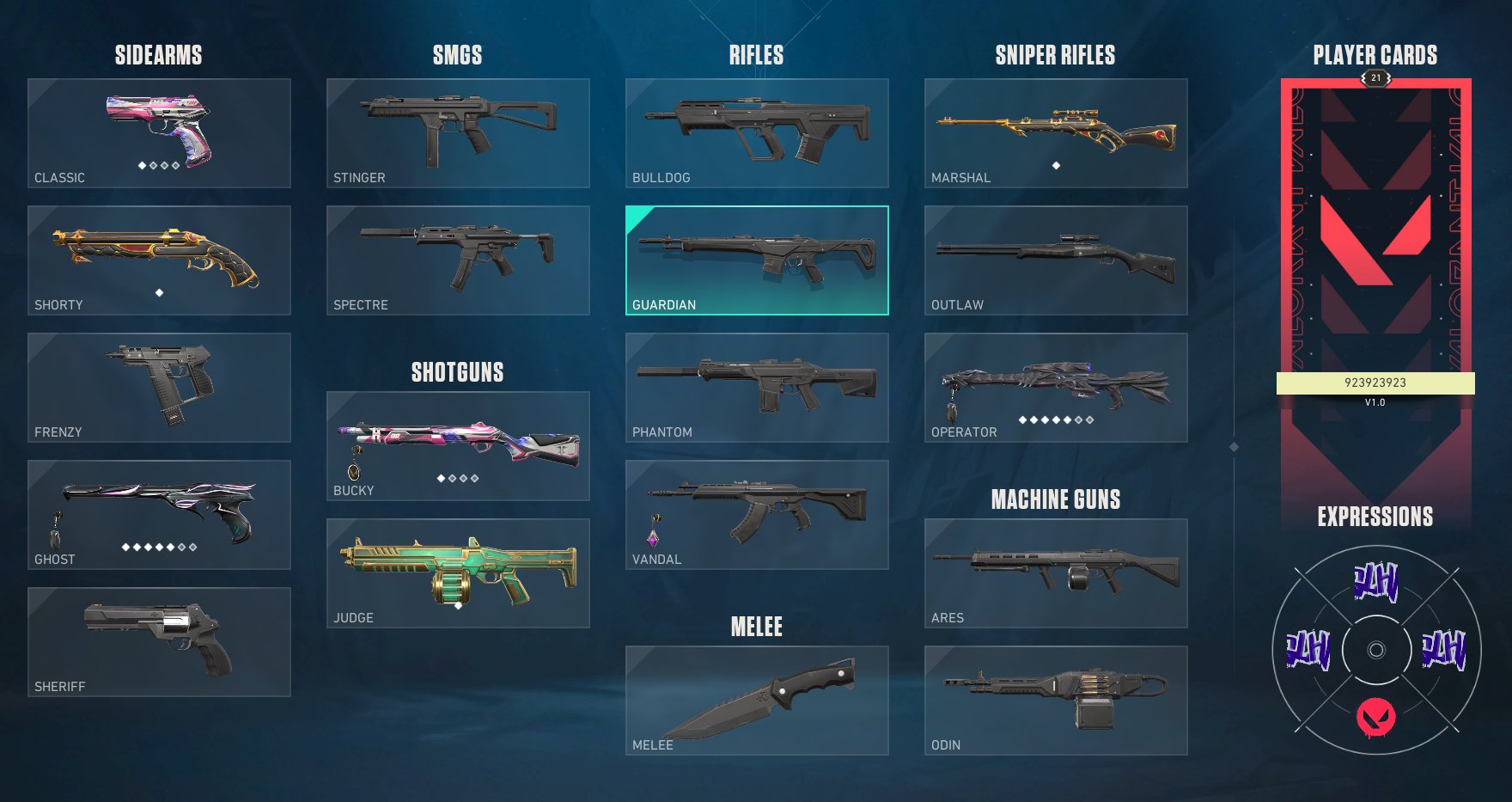
Task: Open the Judge shotgun tile
Action: tap(458, 573)
